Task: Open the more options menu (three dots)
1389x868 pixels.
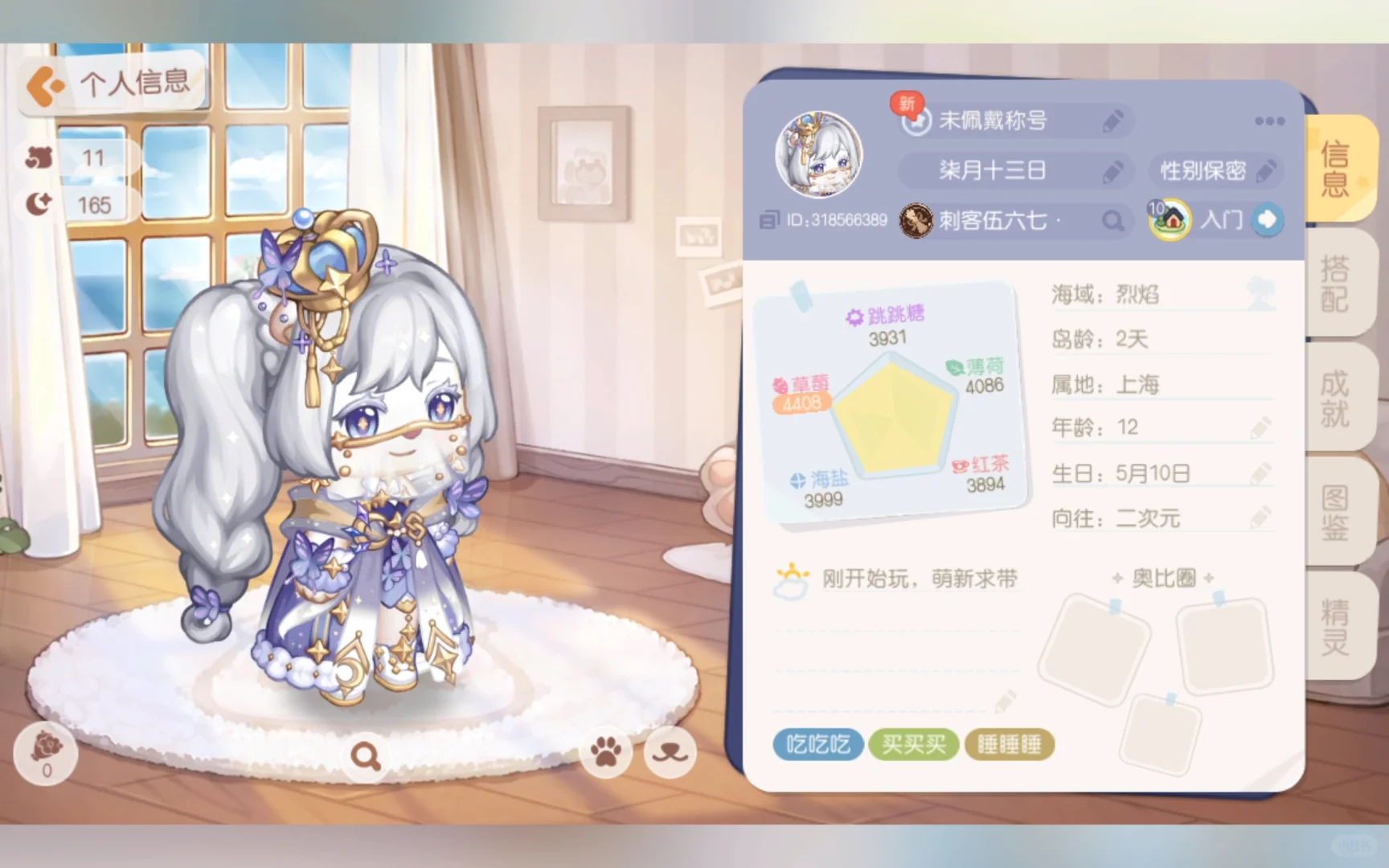Action: [x=1268, y=121]
